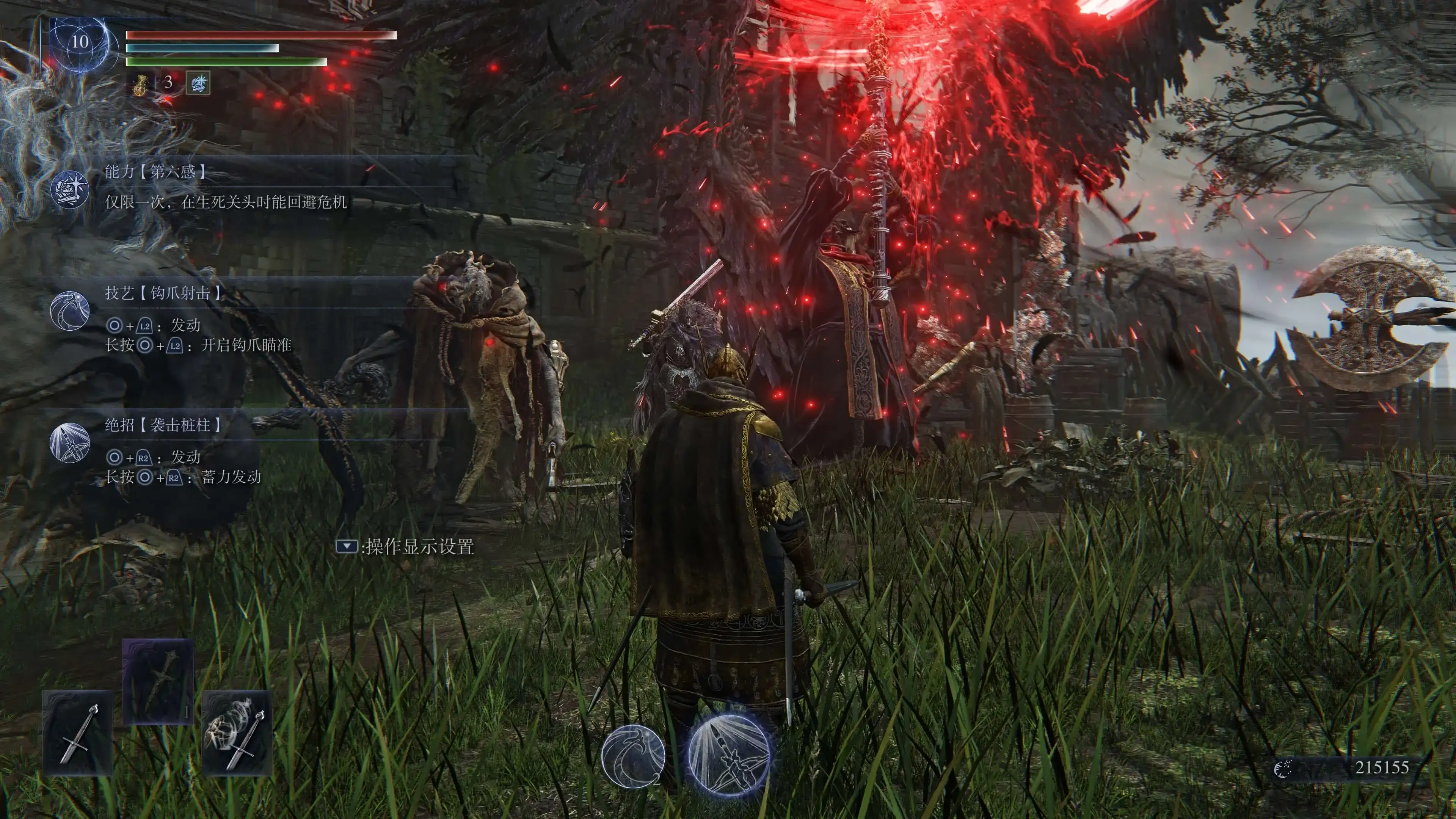Select the dimmed dagger weapon slot
The height and width of the screenshot is (819, 1456).
coord(158,682)
